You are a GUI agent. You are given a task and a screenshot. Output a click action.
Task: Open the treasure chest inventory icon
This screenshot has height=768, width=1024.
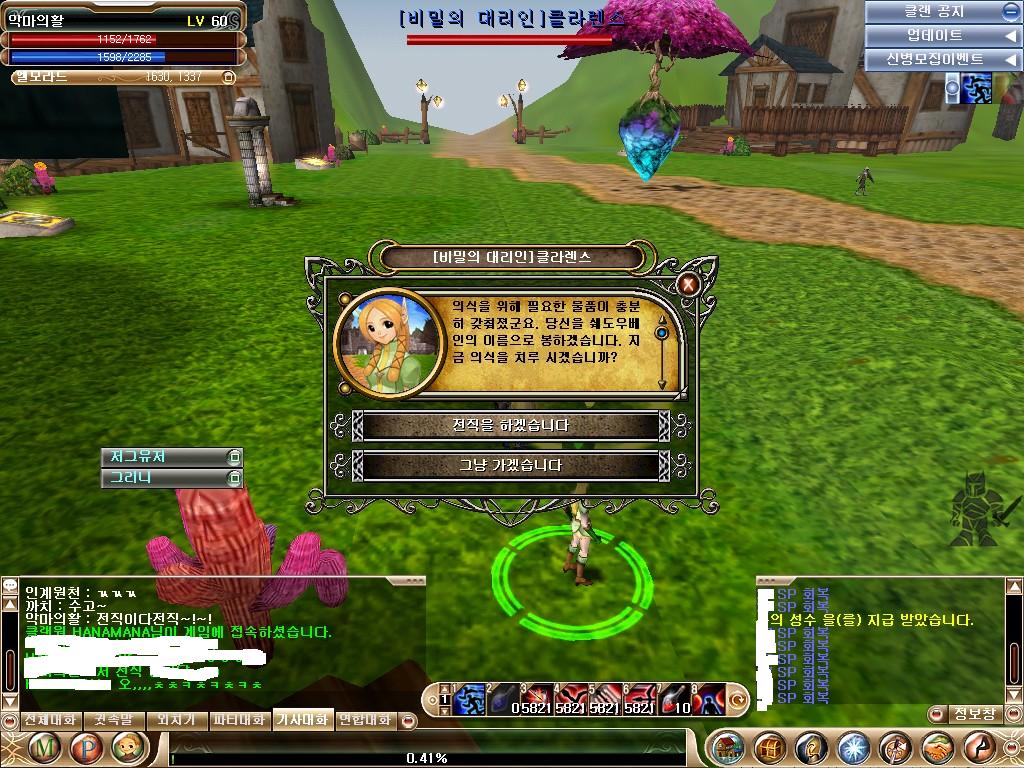(x=768, y=747)
